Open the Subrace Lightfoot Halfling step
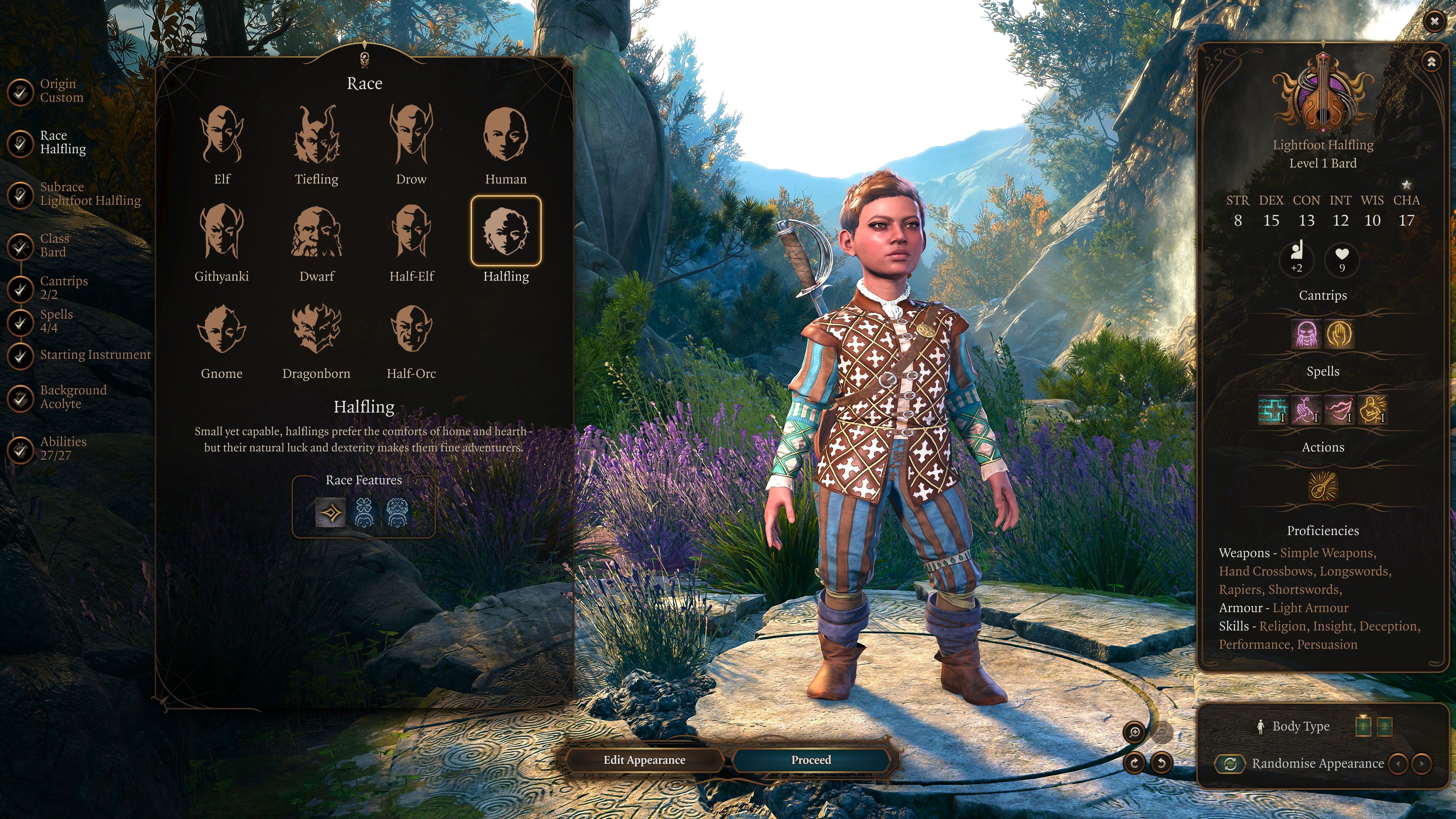Screen dimensions: 1456x819 click(89, 194)
